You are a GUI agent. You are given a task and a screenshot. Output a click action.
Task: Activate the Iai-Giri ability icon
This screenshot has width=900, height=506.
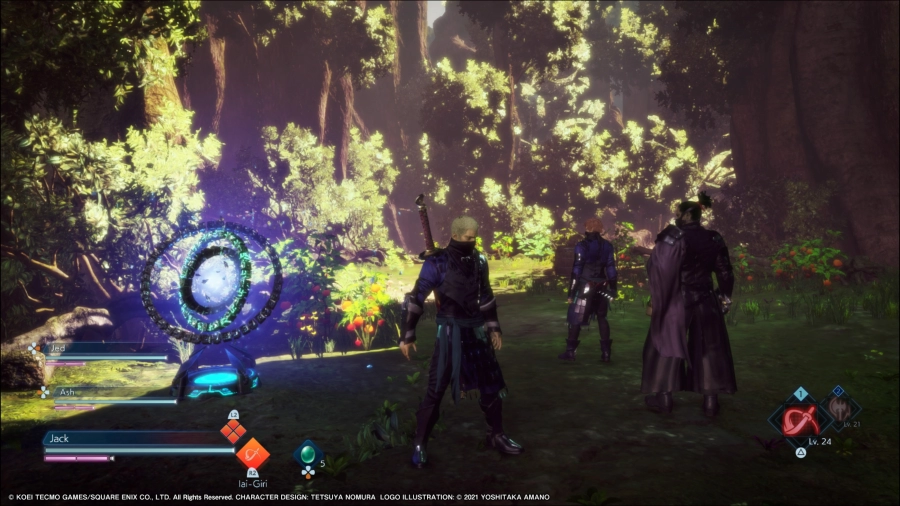253,453
